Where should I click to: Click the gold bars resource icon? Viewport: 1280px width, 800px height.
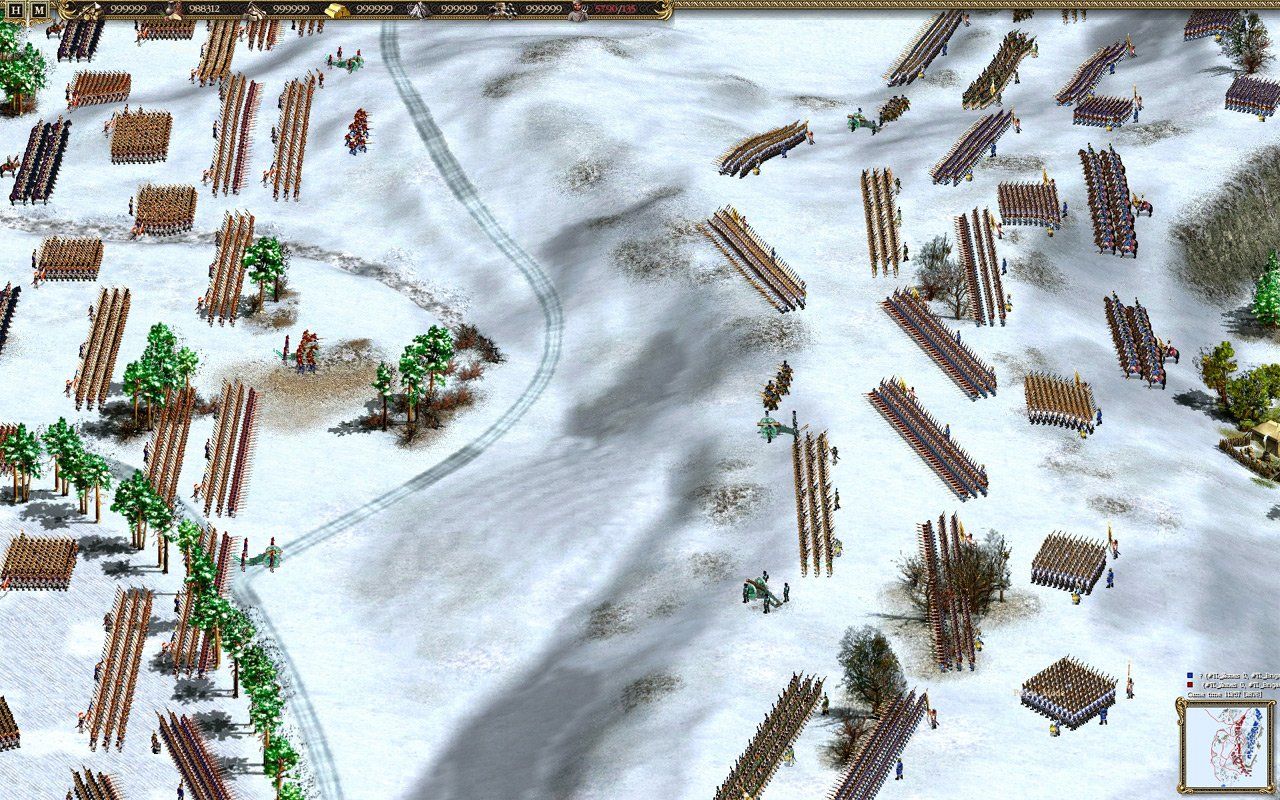click(336, 10)
